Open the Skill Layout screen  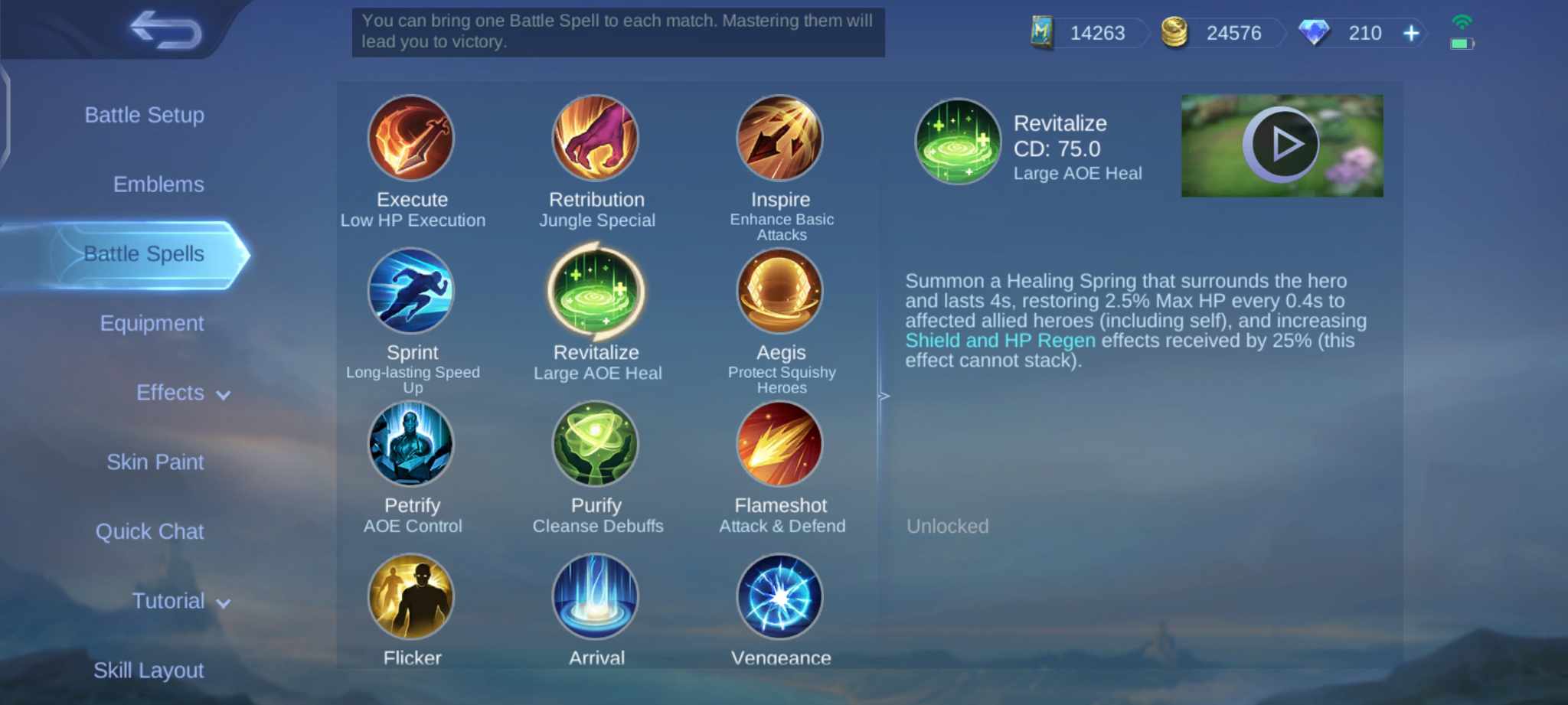tap(148, 670)
